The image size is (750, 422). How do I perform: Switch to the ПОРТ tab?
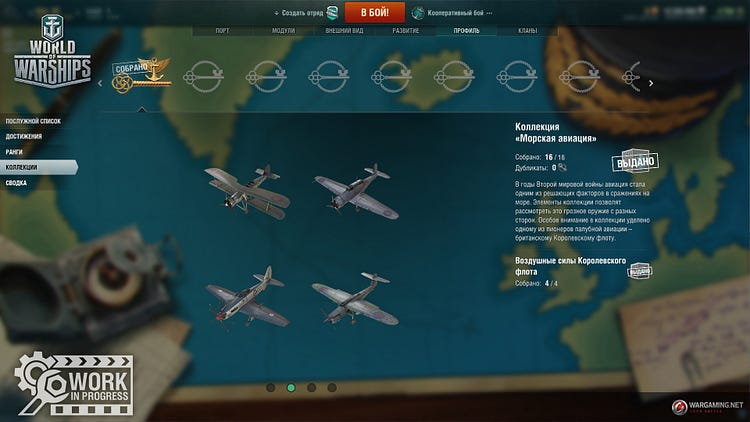click(x=222, y=31)
